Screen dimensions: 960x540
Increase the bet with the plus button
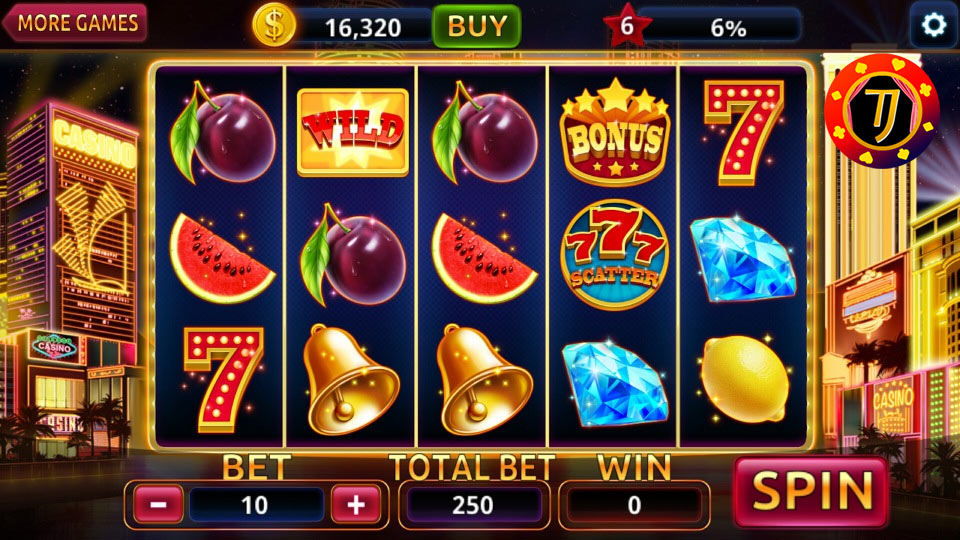coord(356,504)
